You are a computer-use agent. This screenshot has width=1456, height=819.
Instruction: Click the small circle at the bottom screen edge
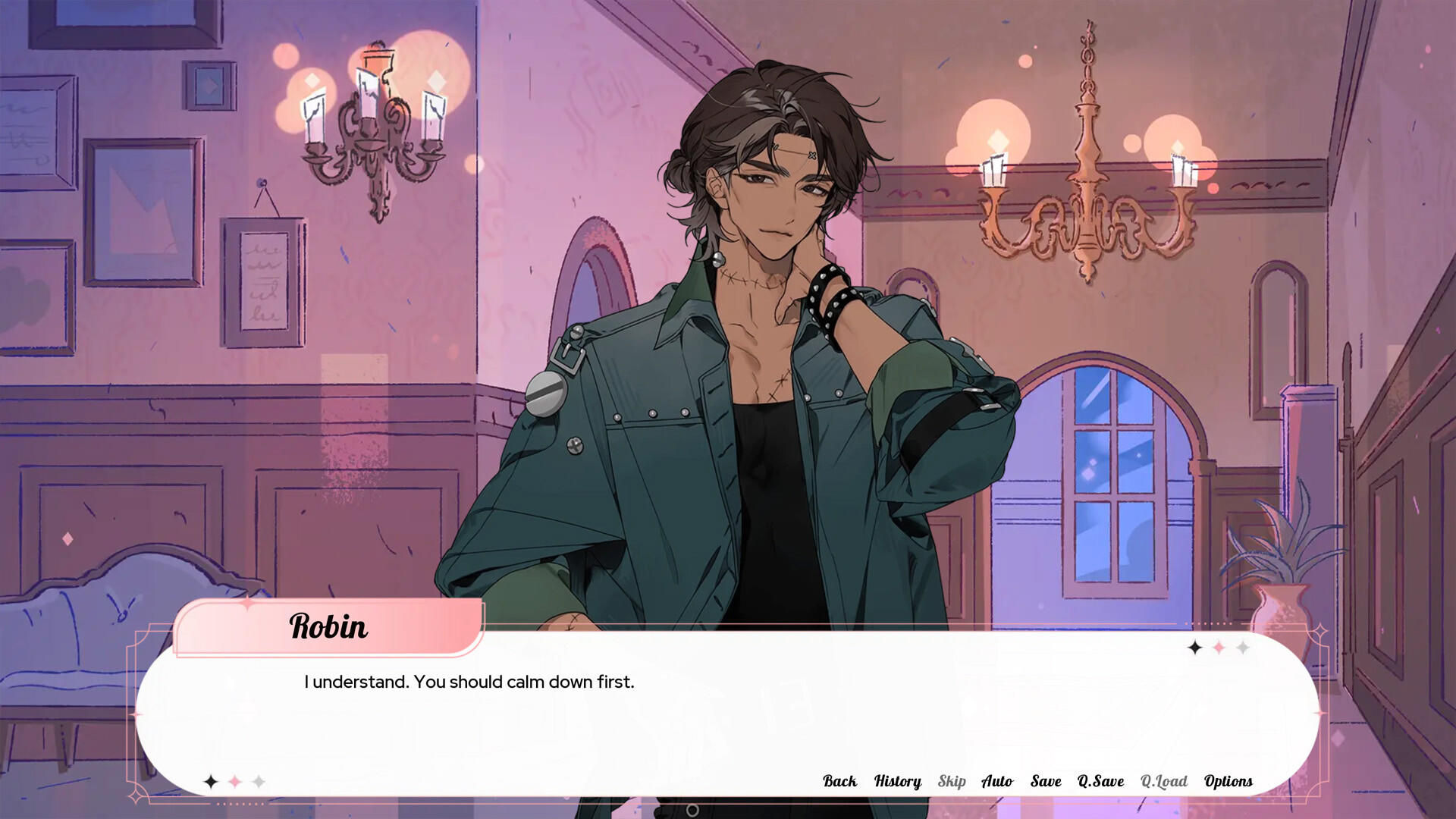pos(692,811)
